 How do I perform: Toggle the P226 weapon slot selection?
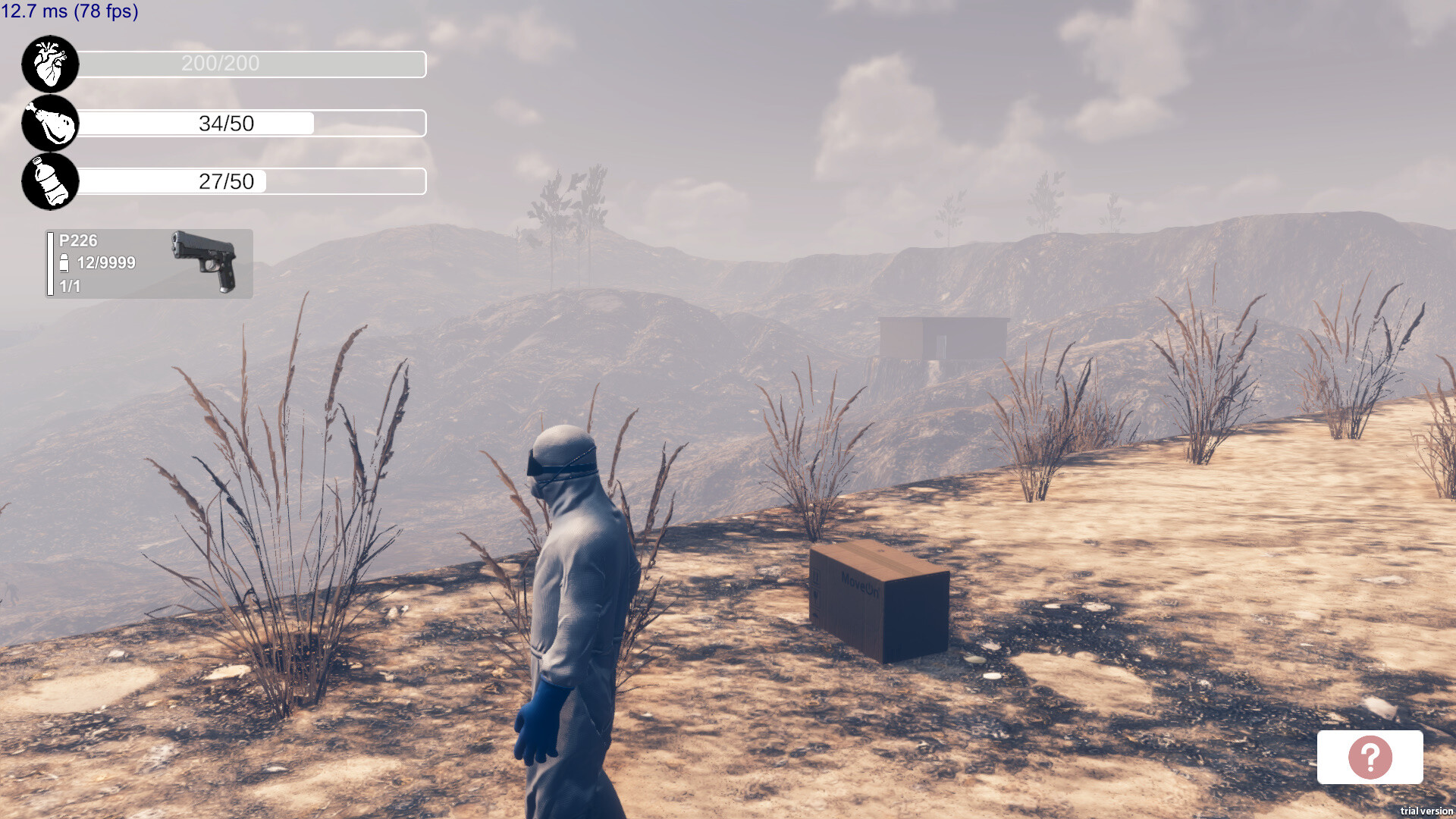[148, 263]
